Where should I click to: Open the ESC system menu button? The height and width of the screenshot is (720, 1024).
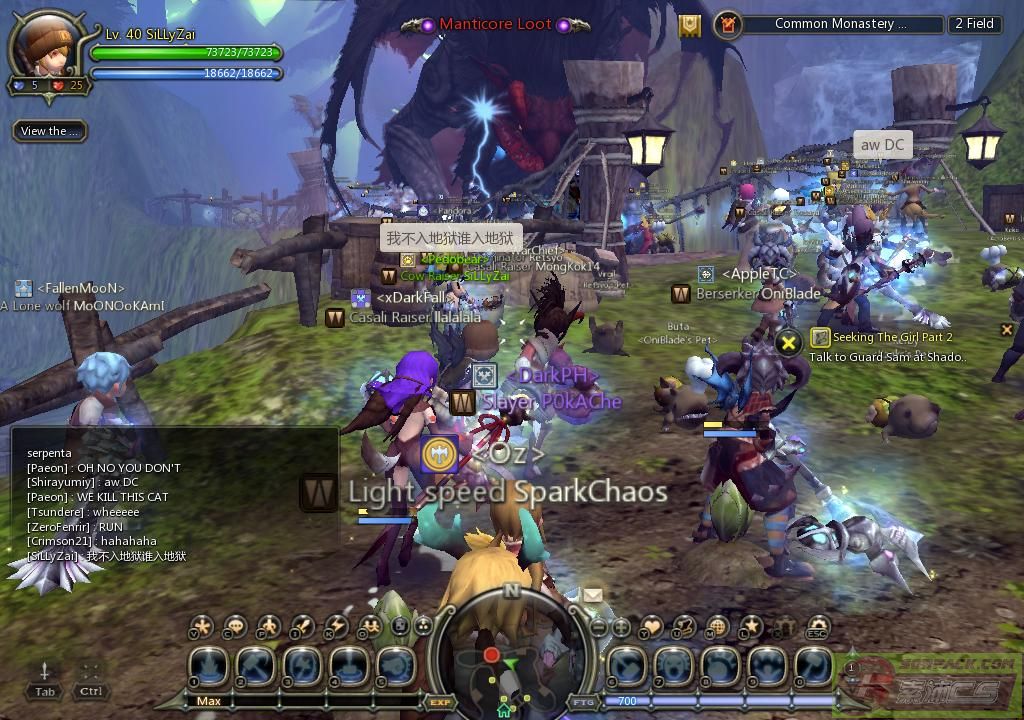tap(817, 627)
